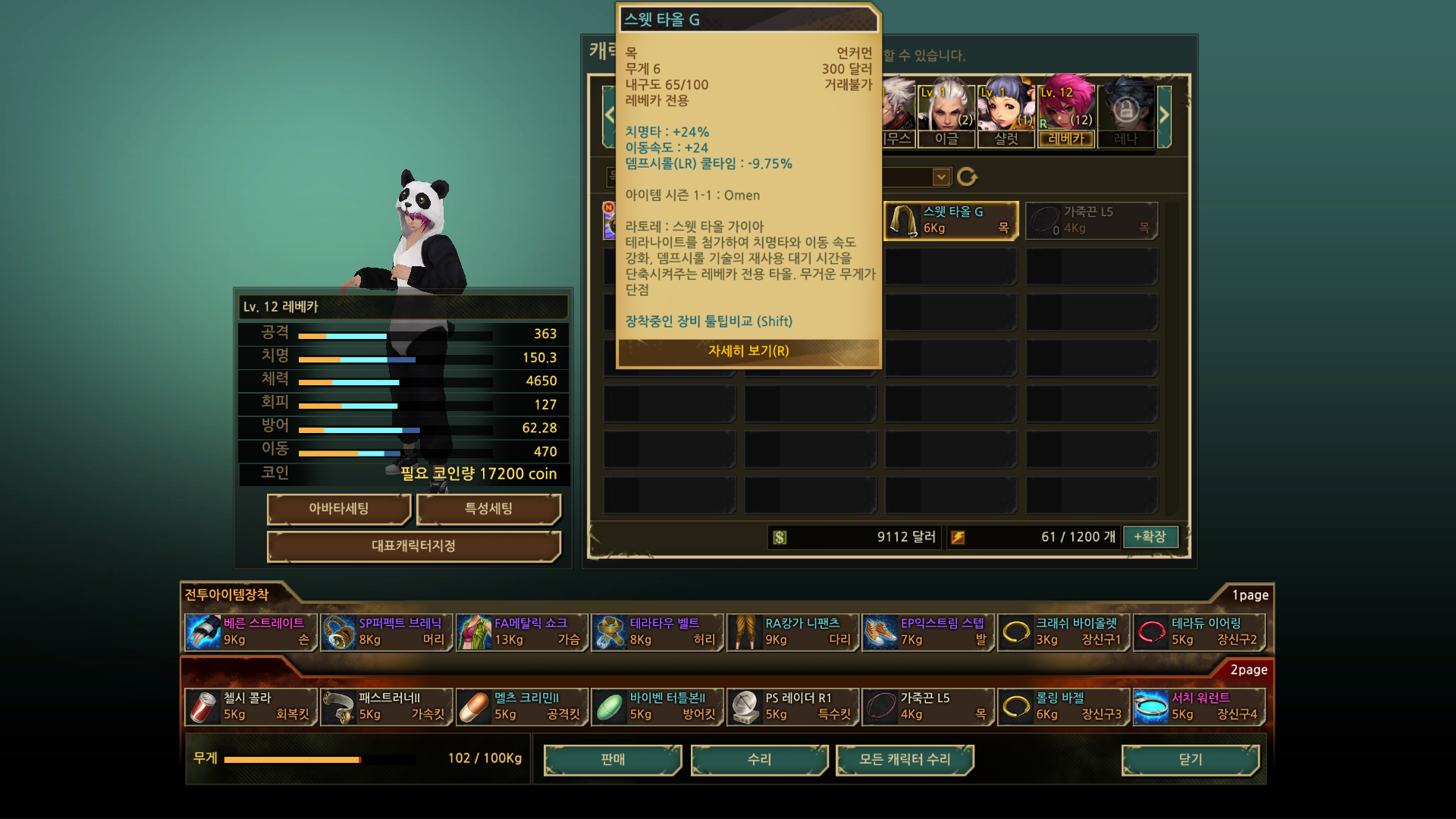Select the 서치 워런트 accessory slot

tap(1198, 707)
